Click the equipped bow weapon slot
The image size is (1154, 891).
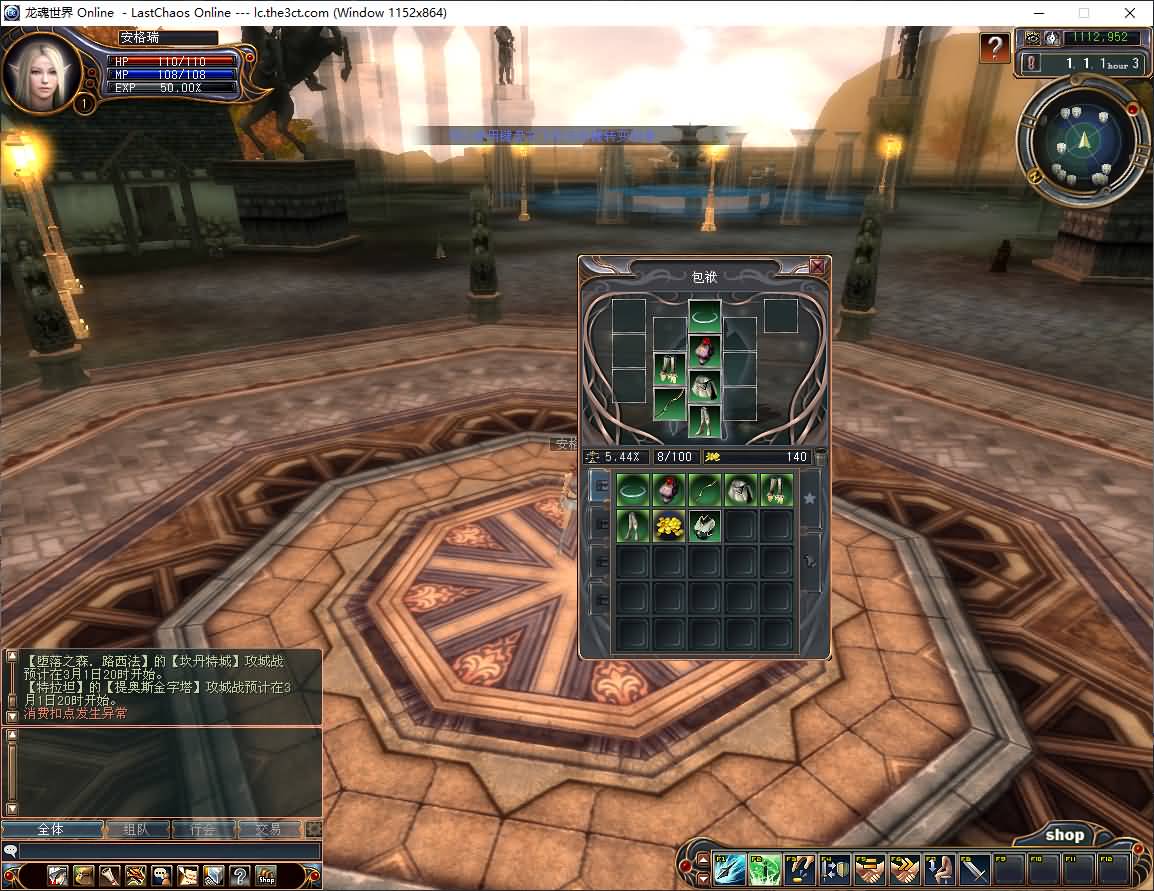(668, 403)
